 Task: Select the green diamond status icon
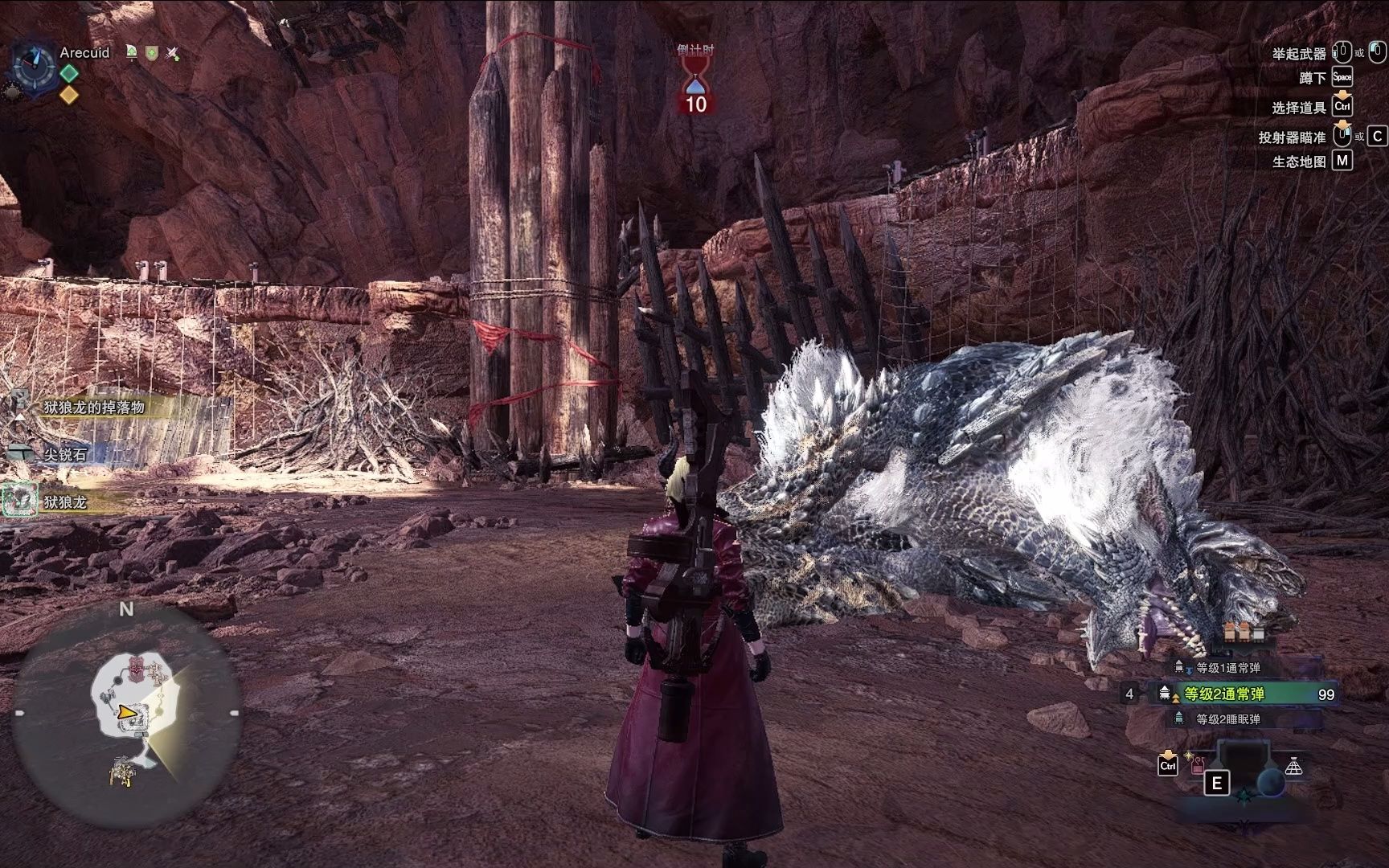[x=70, y=73]
